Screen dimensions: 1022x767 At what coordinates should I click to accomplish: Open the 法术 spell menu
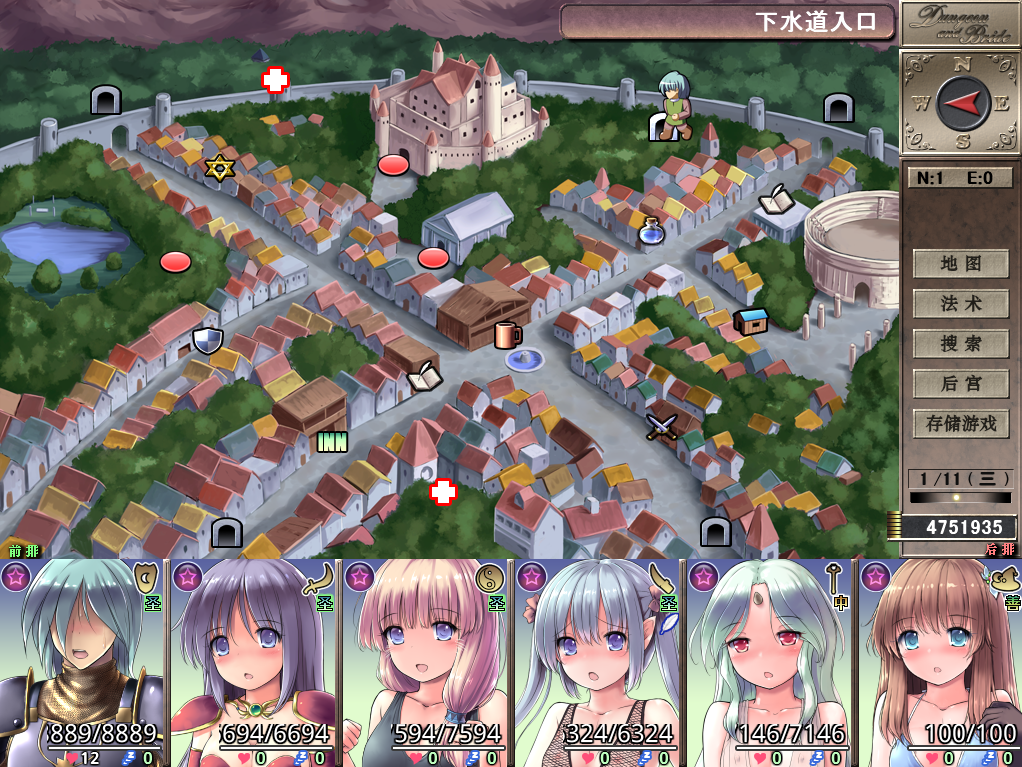960,304
